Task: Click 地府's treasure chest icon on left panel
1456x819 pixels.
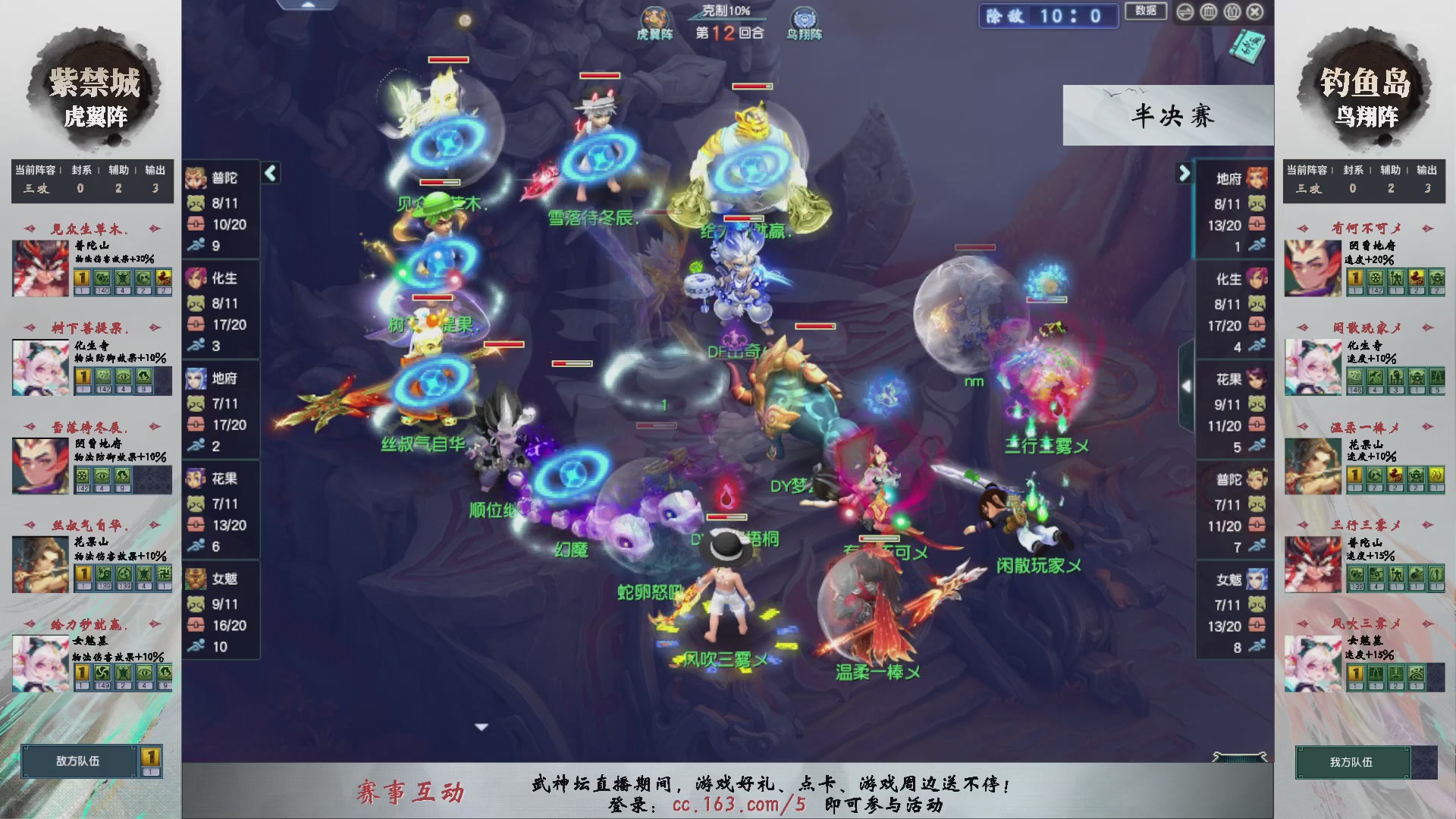Action: point(196,425)
